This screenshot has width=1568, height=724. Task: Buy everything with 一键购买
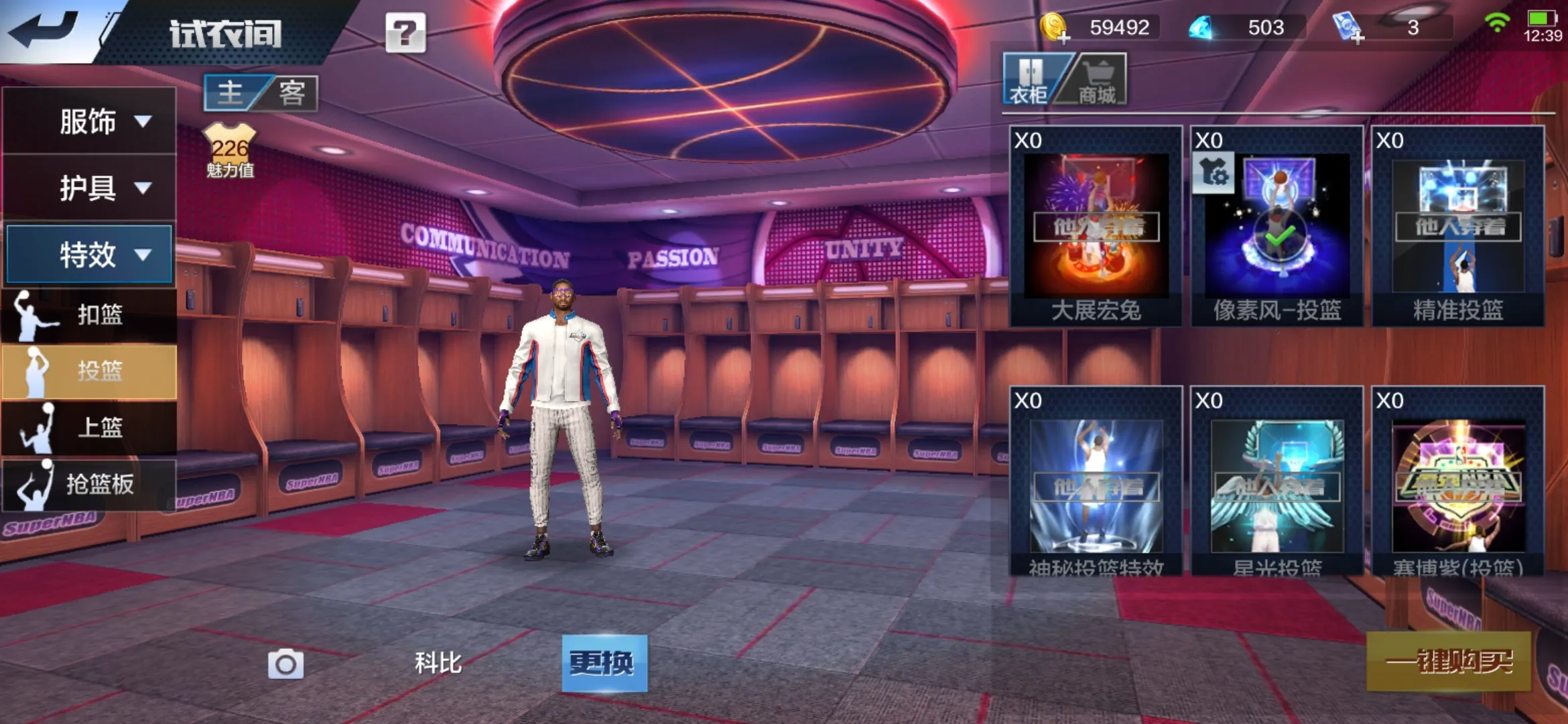point(1448,662)
